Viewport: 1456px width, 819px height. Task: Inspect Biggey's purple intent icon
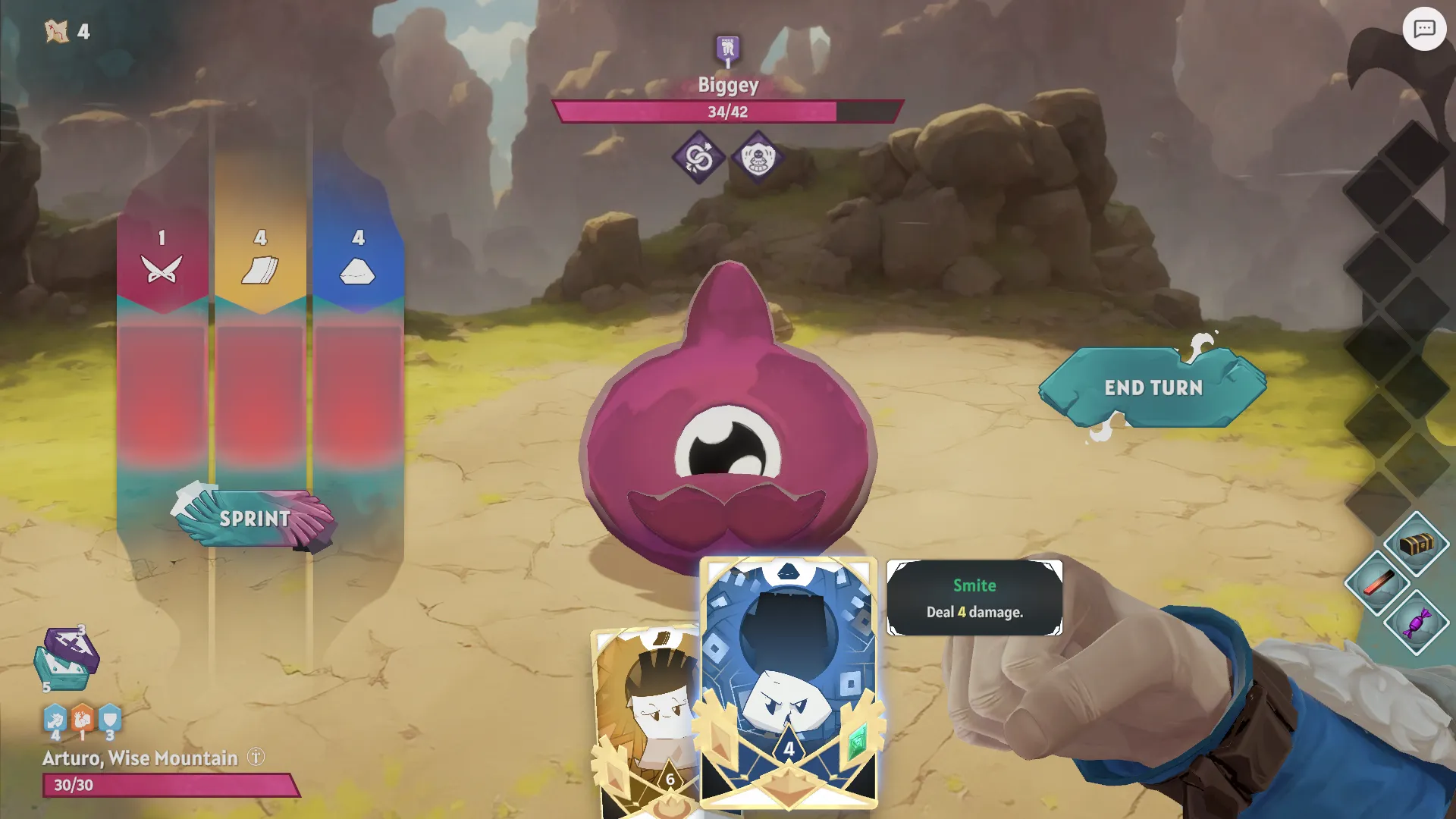(x=727, y=50)
